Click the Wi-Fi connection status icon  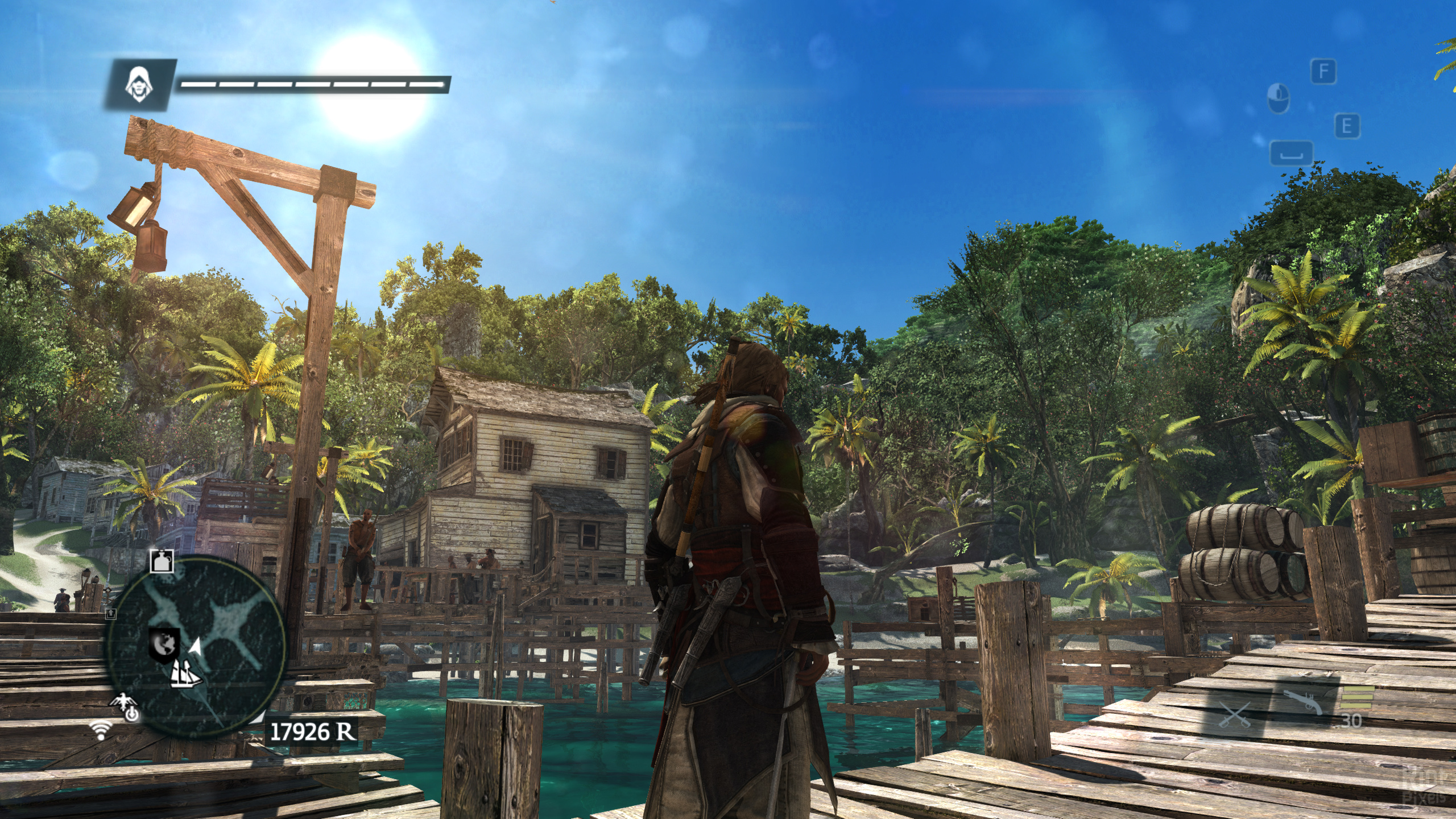coord(102,730)
